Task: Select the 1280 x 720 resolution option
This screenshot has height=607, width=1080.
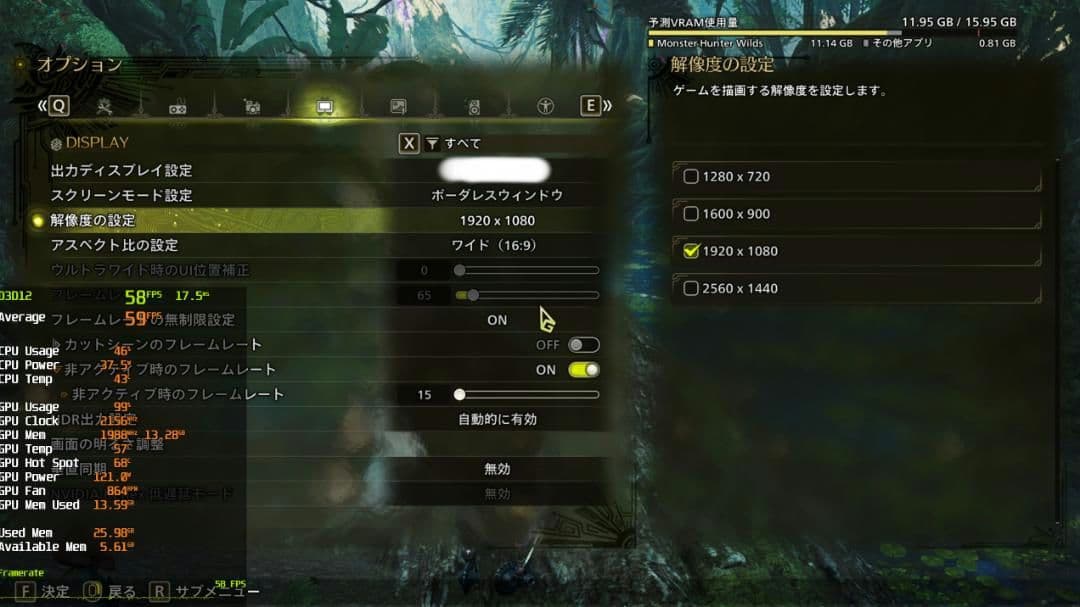Action: [x=691, y=177]
